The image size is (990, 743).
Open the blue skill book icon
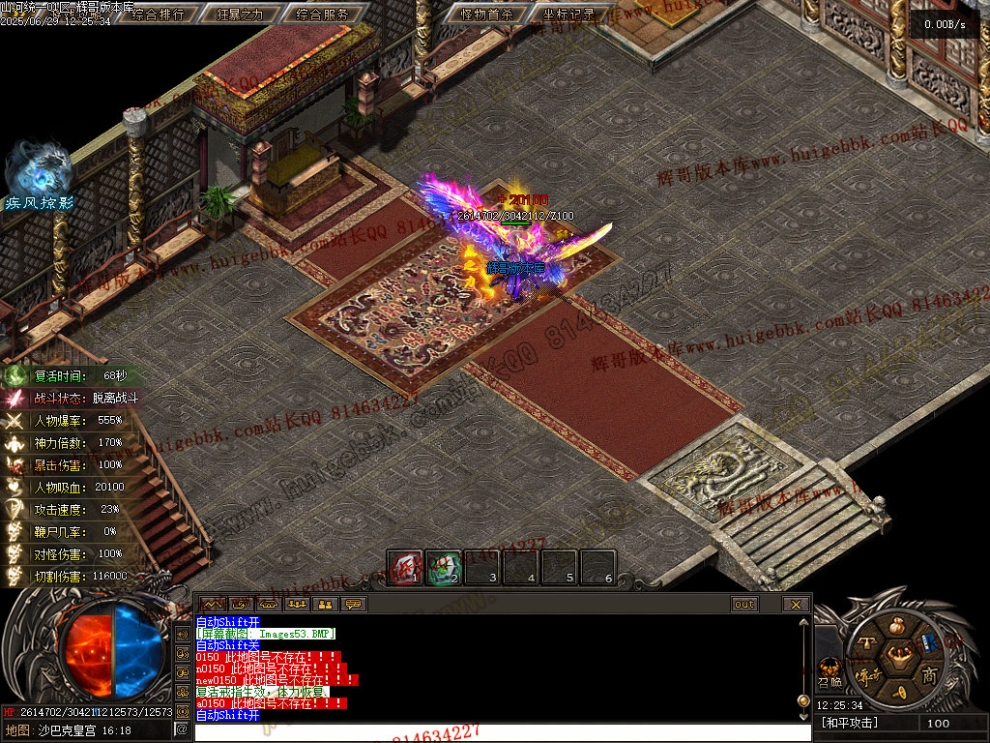tap(928, 642)
